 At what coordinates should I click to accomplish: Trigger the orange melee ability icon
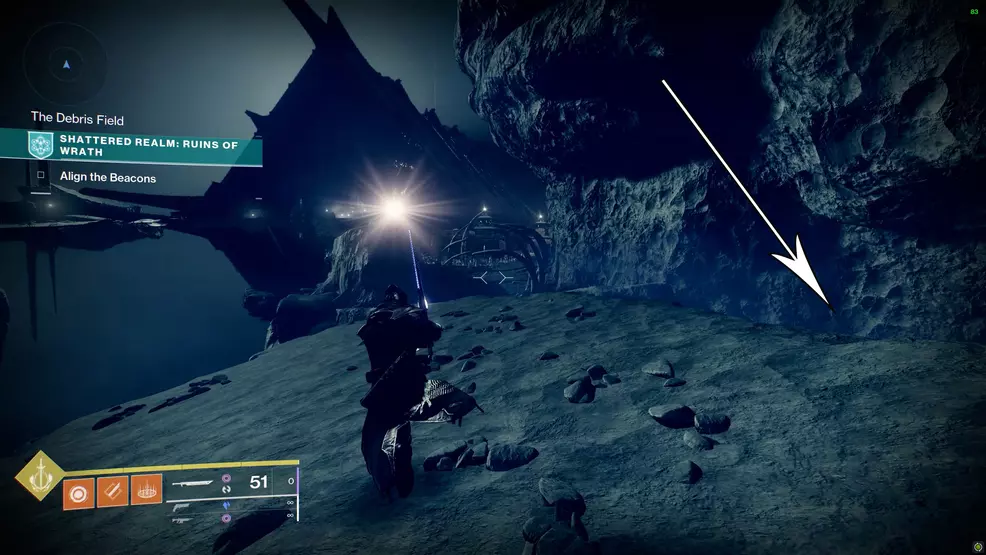pyautogui.click(x=113, y=491)
